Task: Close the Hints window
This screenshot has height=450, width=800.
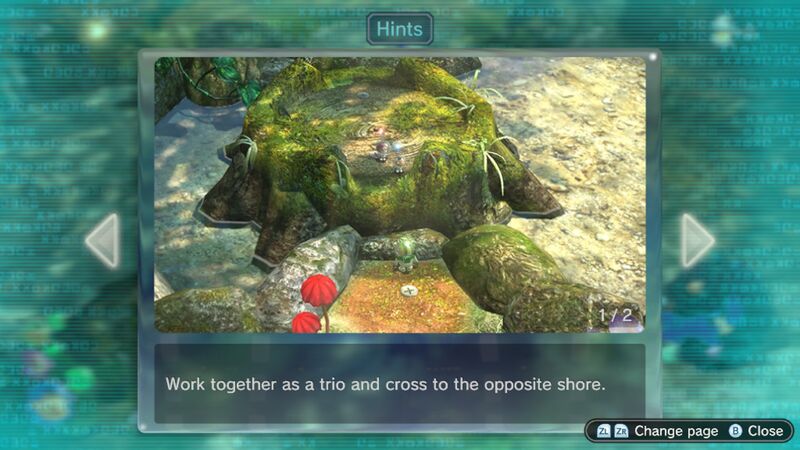Action: coord(756,431)
